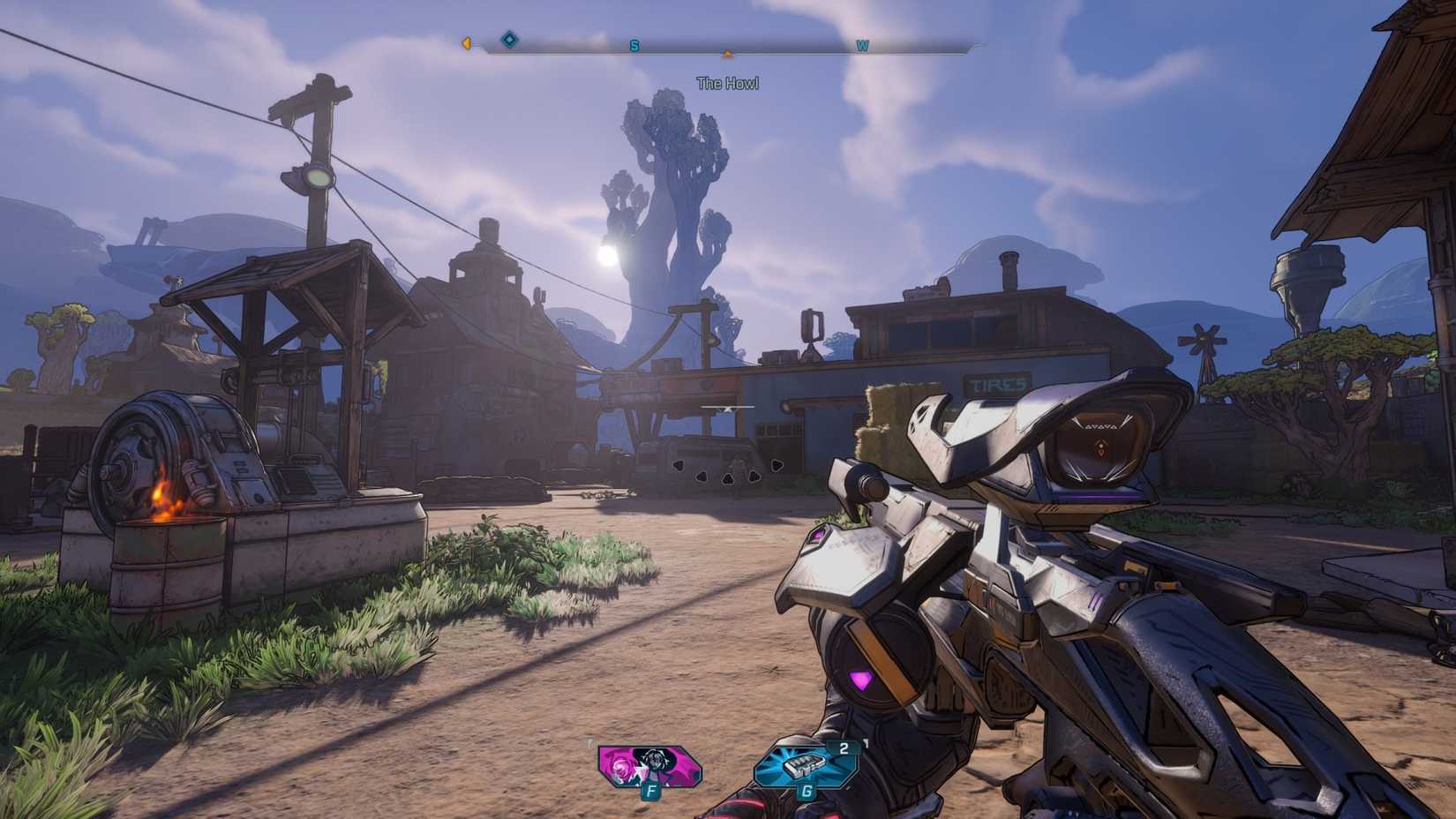Click the W direction letter on the compass

[862, 45]
